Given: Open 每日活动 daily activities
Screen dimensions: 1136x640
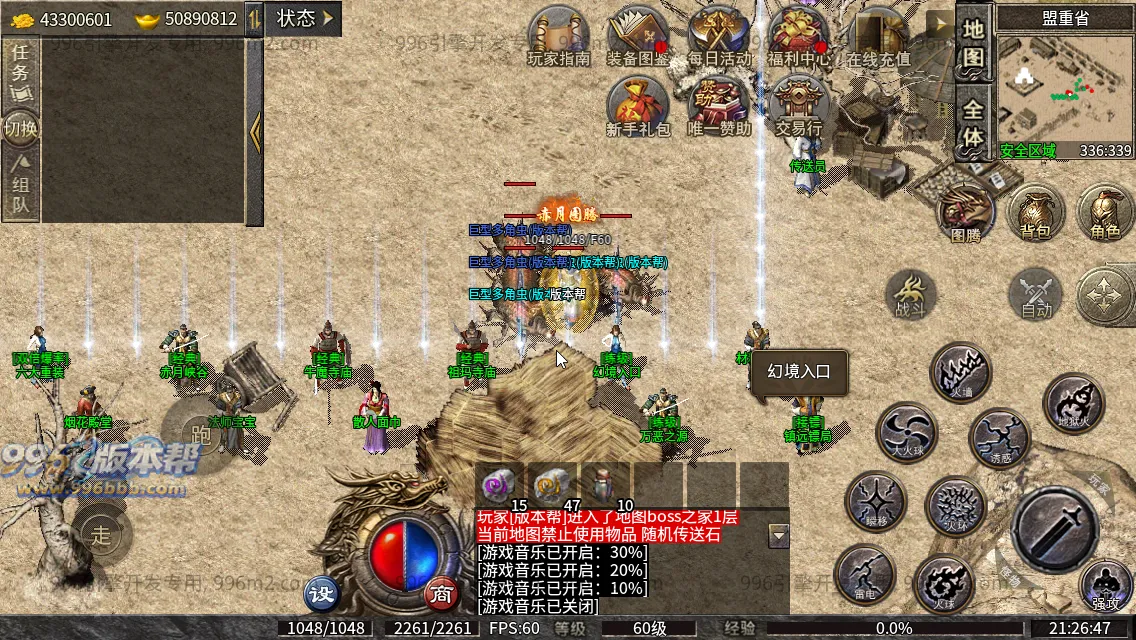Looking at the screenshot, I should [718, 36].
